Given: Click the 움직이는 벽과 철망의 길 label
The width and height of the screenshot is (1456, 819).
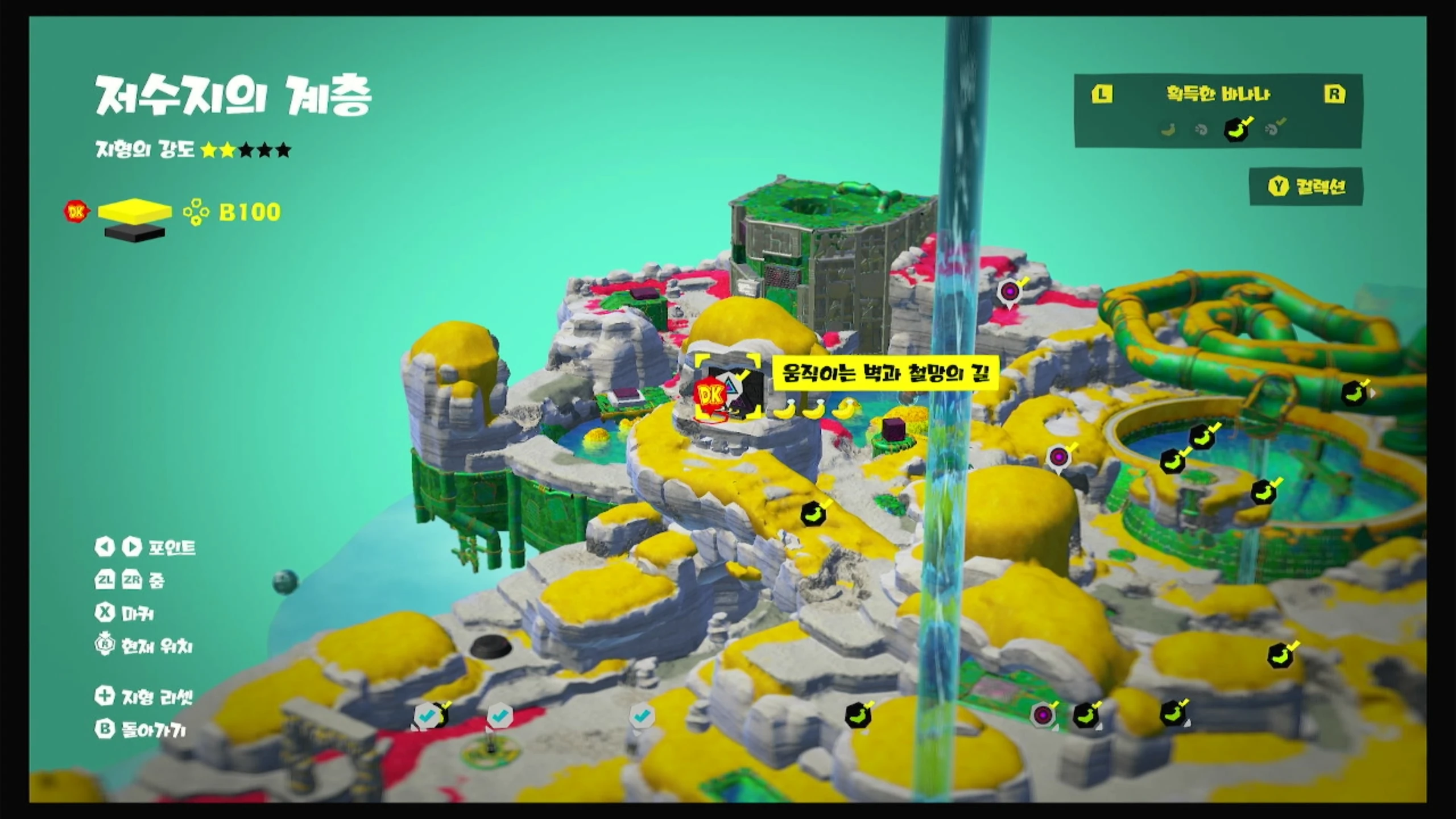Looking at the screenshot, I should (885, 374).
